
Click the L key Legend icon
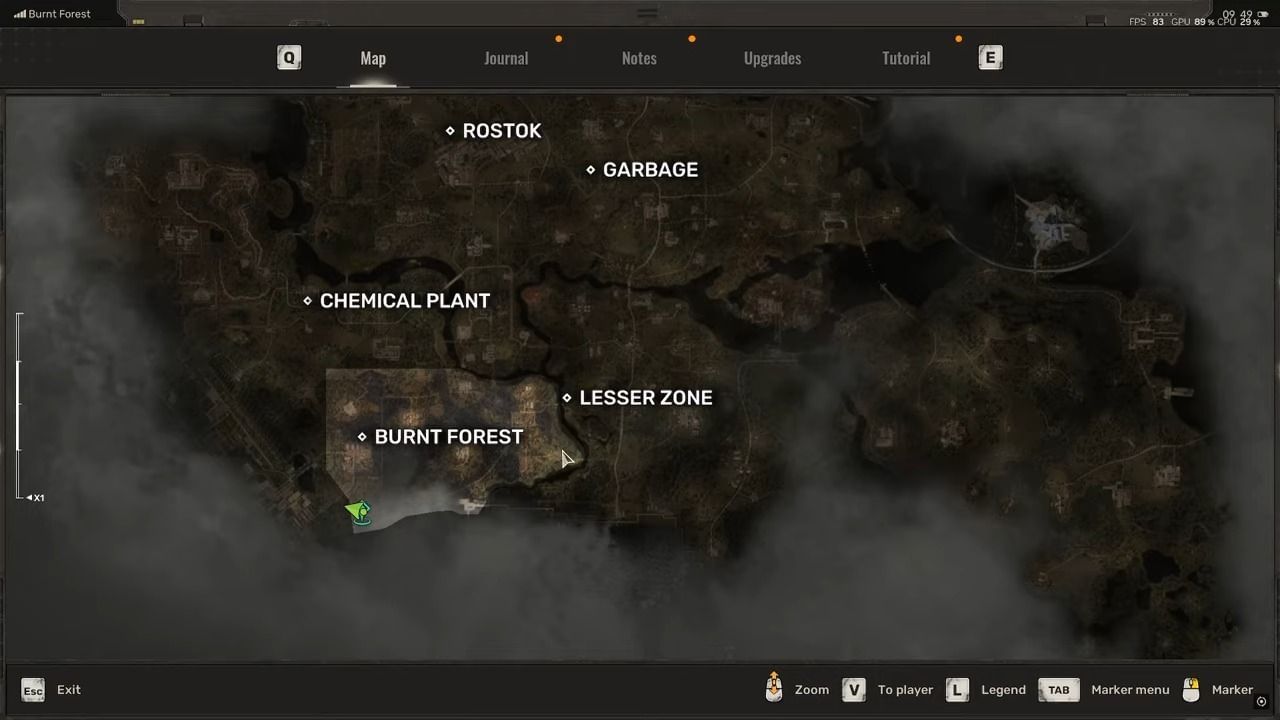[956, 689]
